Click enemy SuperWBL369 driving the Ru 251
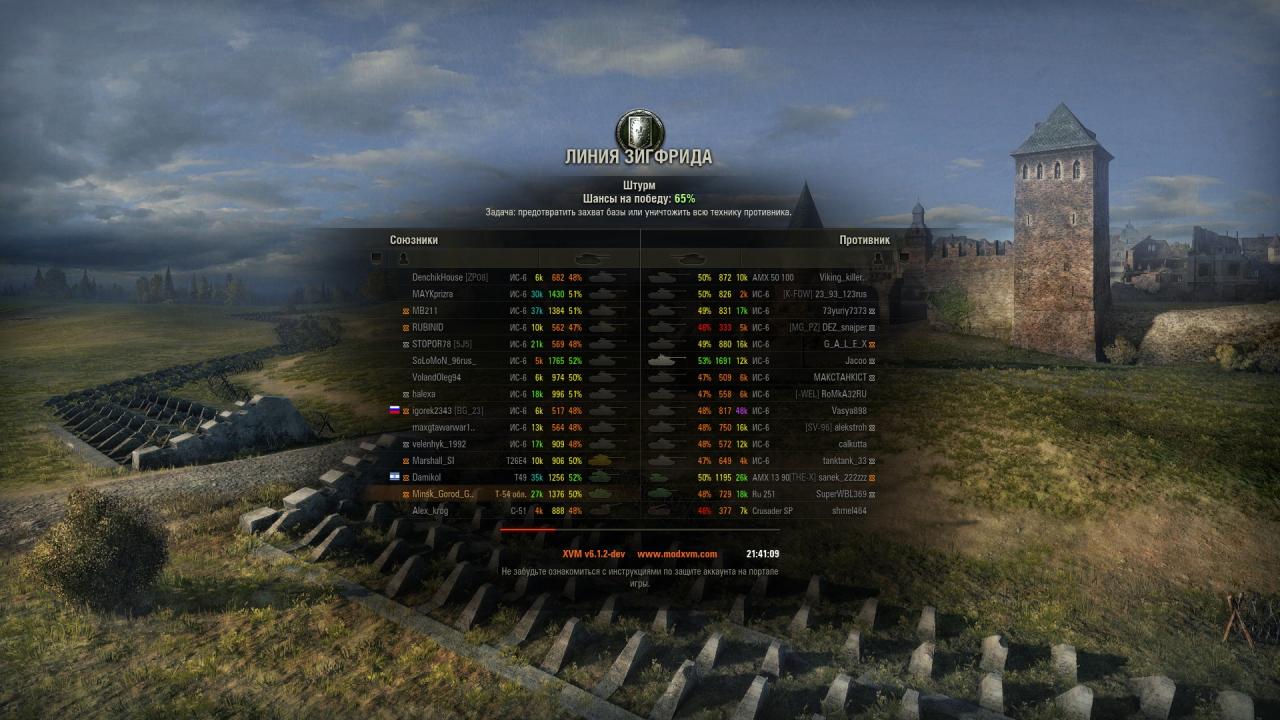 point(841,494)
